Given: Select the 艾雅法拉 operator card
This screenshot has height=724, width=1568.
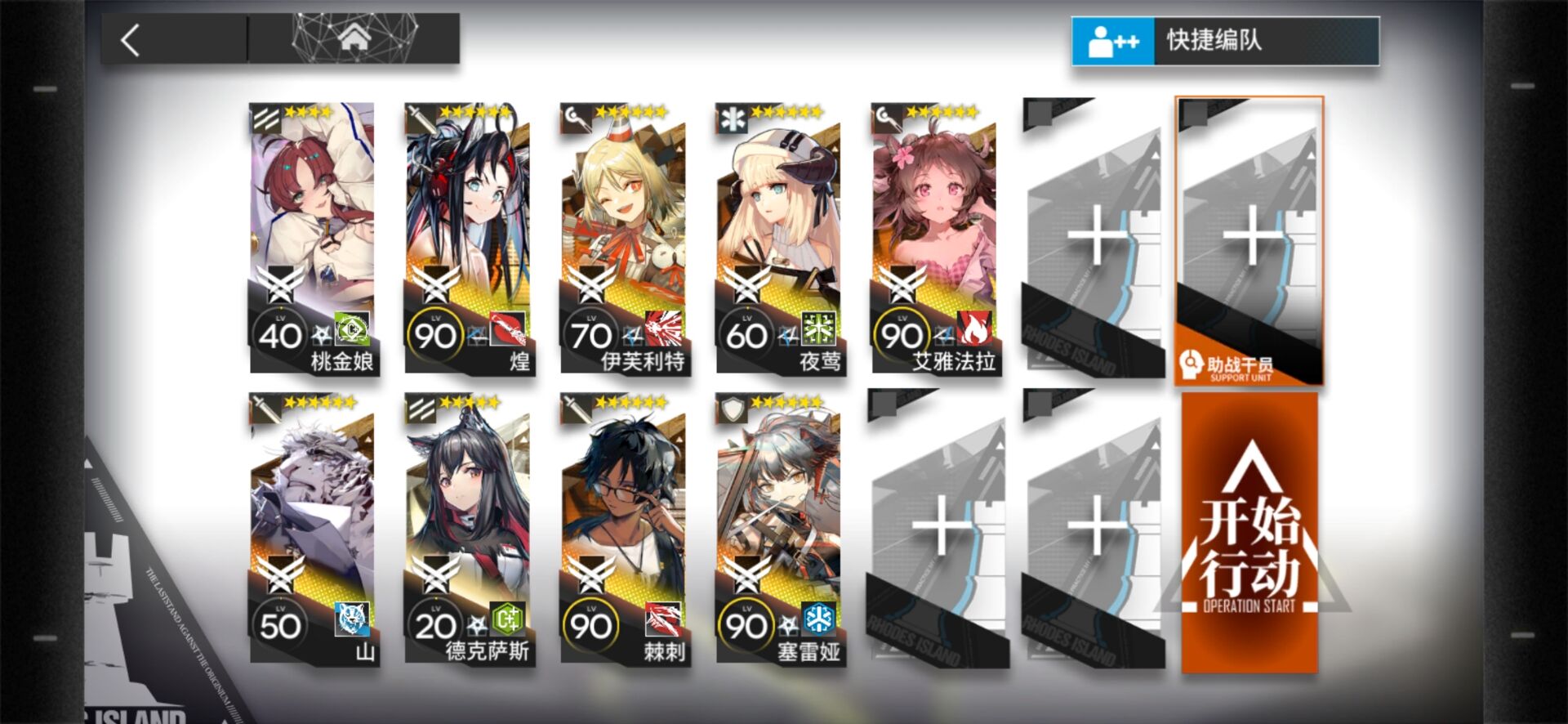Looking at the screenshot, I should [933, 237].
